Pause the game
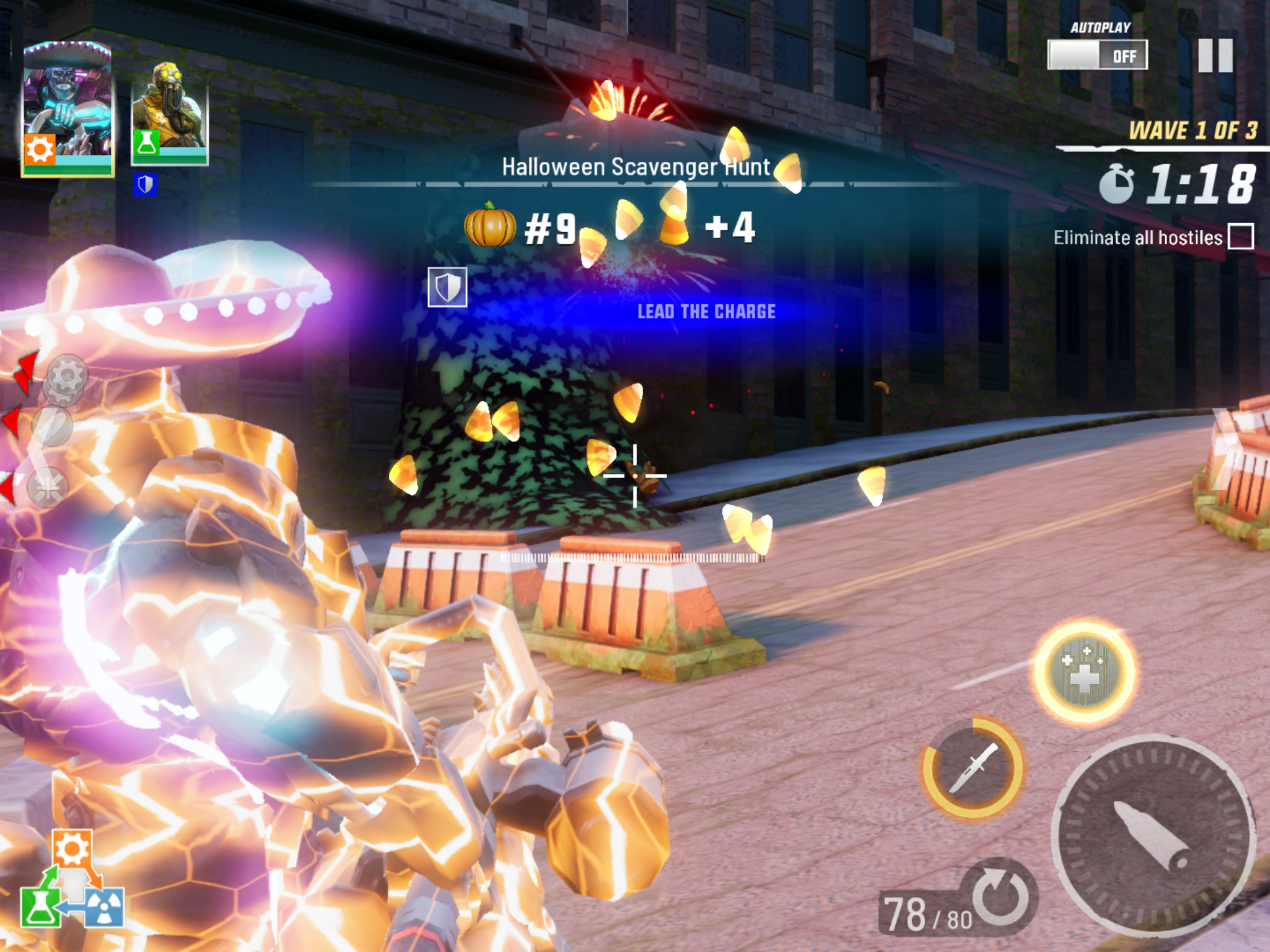The height and width of the screenshot is (952, 1270). tap(1215, 56)
